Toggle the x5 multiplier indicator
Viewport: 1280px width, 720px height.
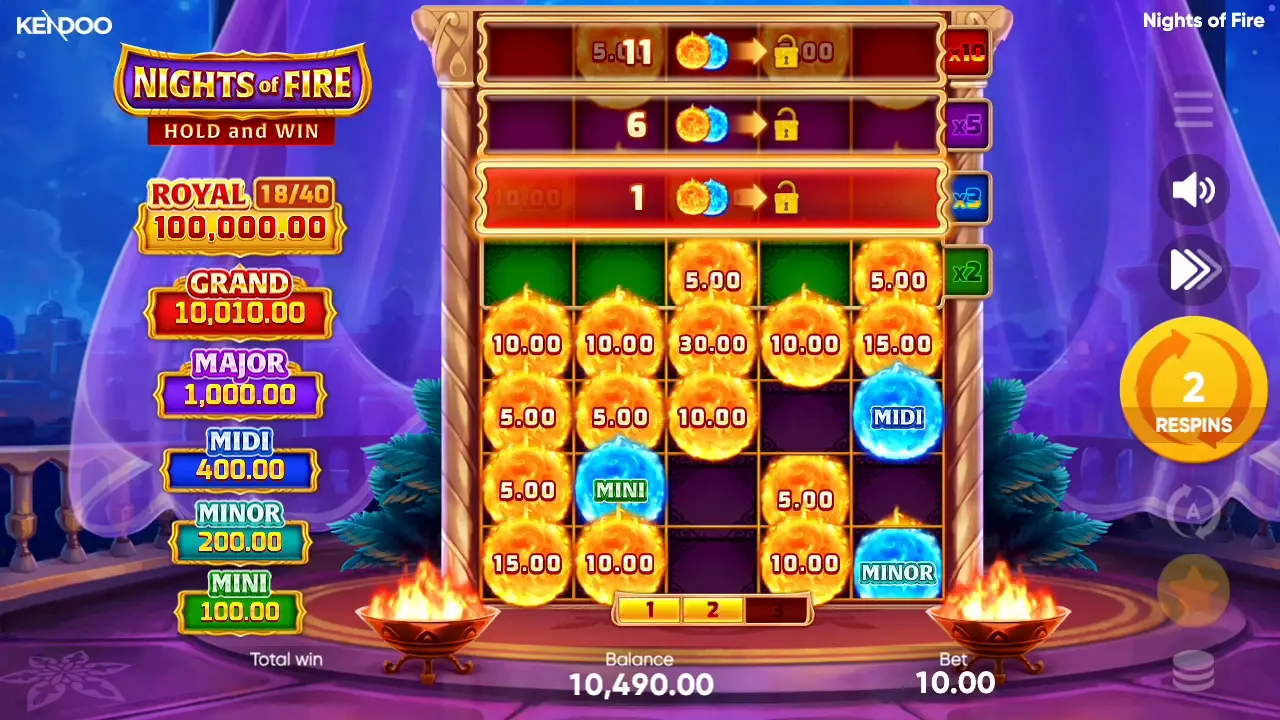click(965, 125)
